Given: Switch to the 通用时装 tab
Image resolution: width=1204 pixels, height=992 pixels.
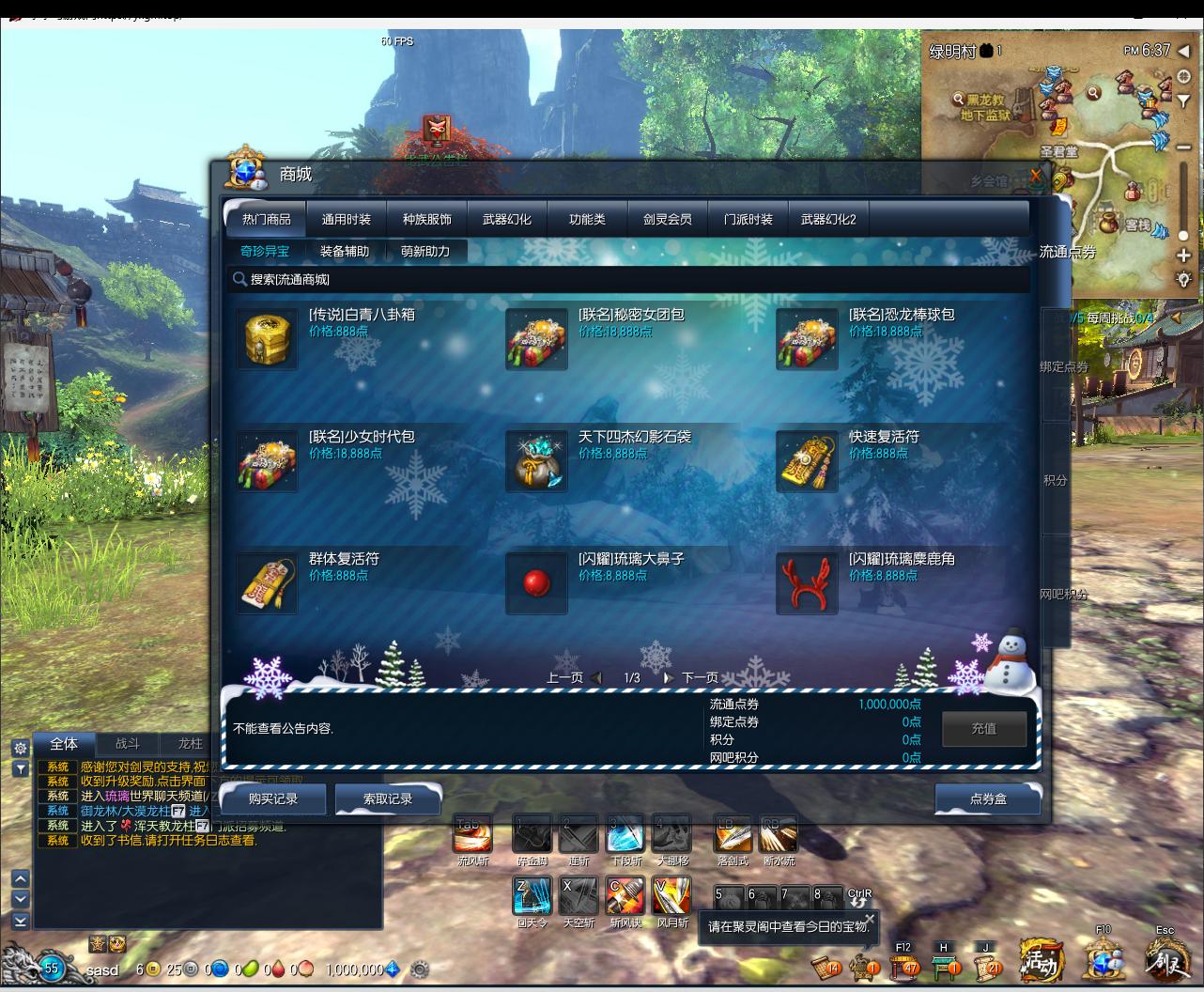Looking at the screenshot, I should [347, 220].
